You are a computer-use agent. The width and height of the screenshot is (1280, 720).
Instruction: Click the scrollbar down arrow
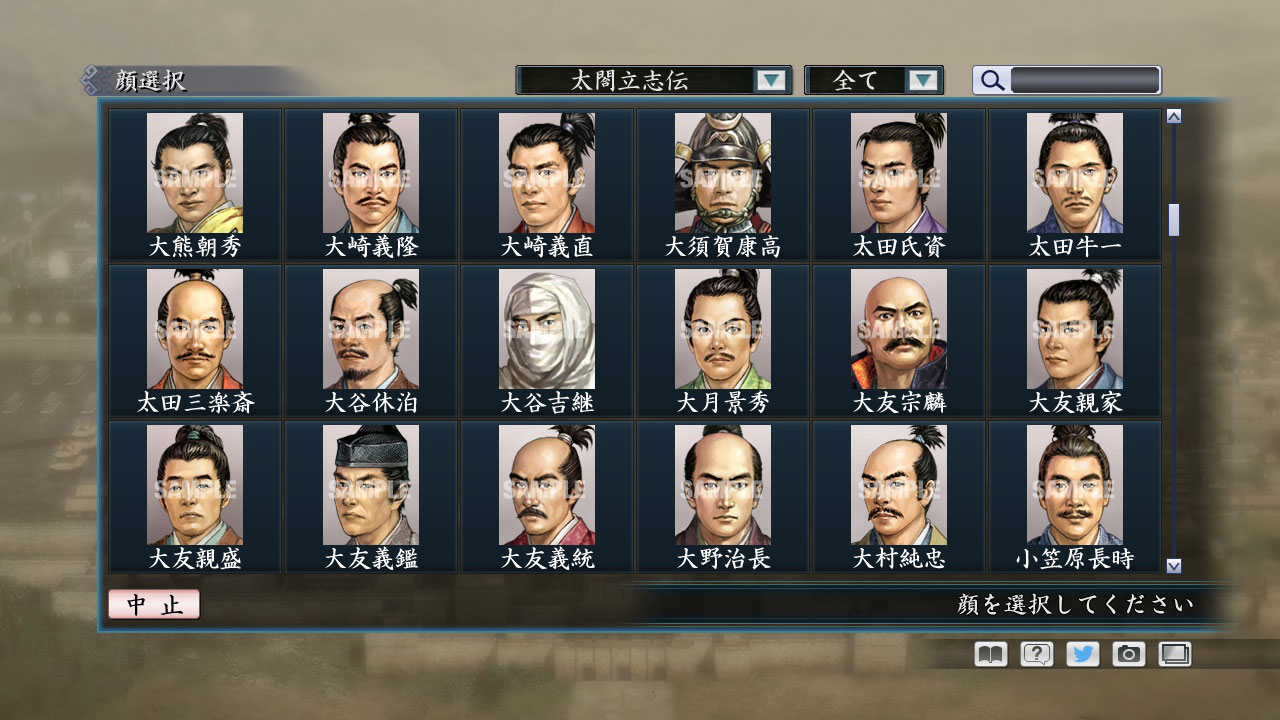coord(1172,565)
